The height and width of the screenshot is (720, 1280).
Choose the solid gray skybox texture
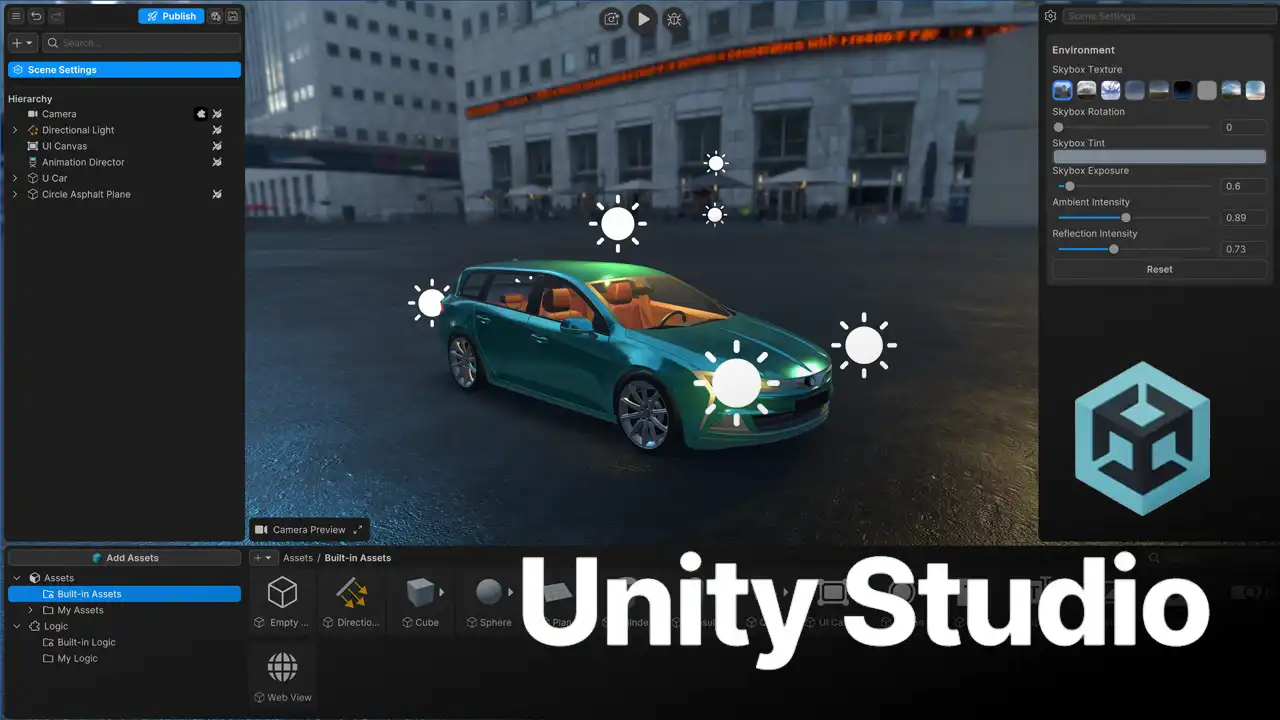click(1207, 90)
